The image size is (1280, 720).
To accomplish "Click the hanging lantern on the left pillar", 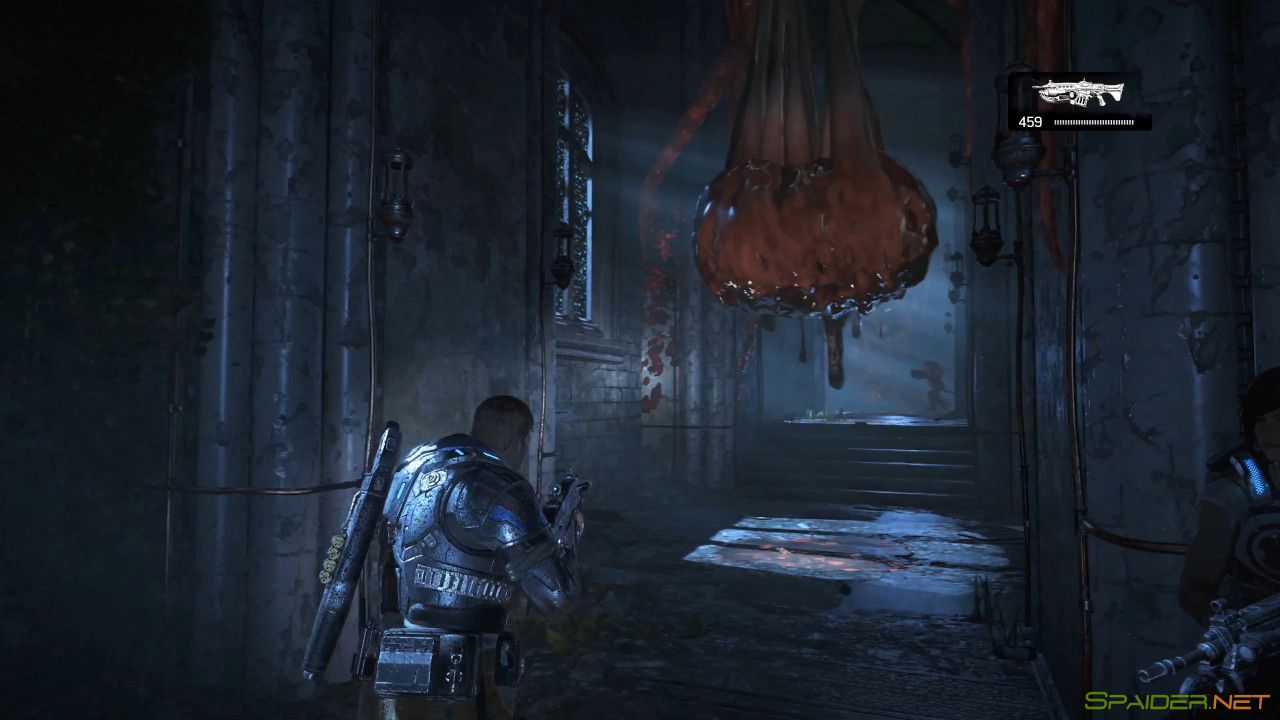I will (399, 190).
